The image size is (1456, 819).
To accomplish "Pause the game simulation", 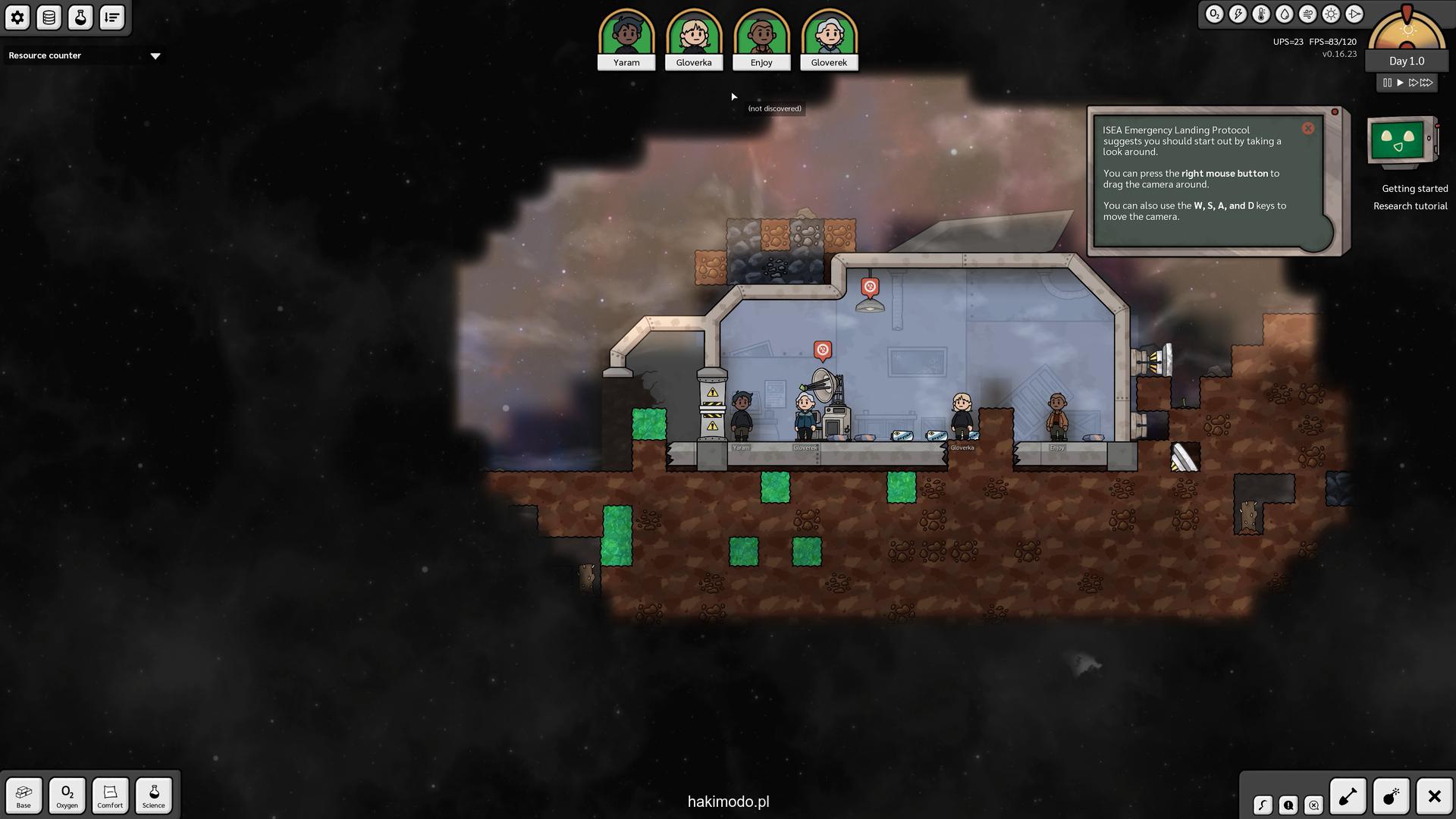I will [1387, 83].
